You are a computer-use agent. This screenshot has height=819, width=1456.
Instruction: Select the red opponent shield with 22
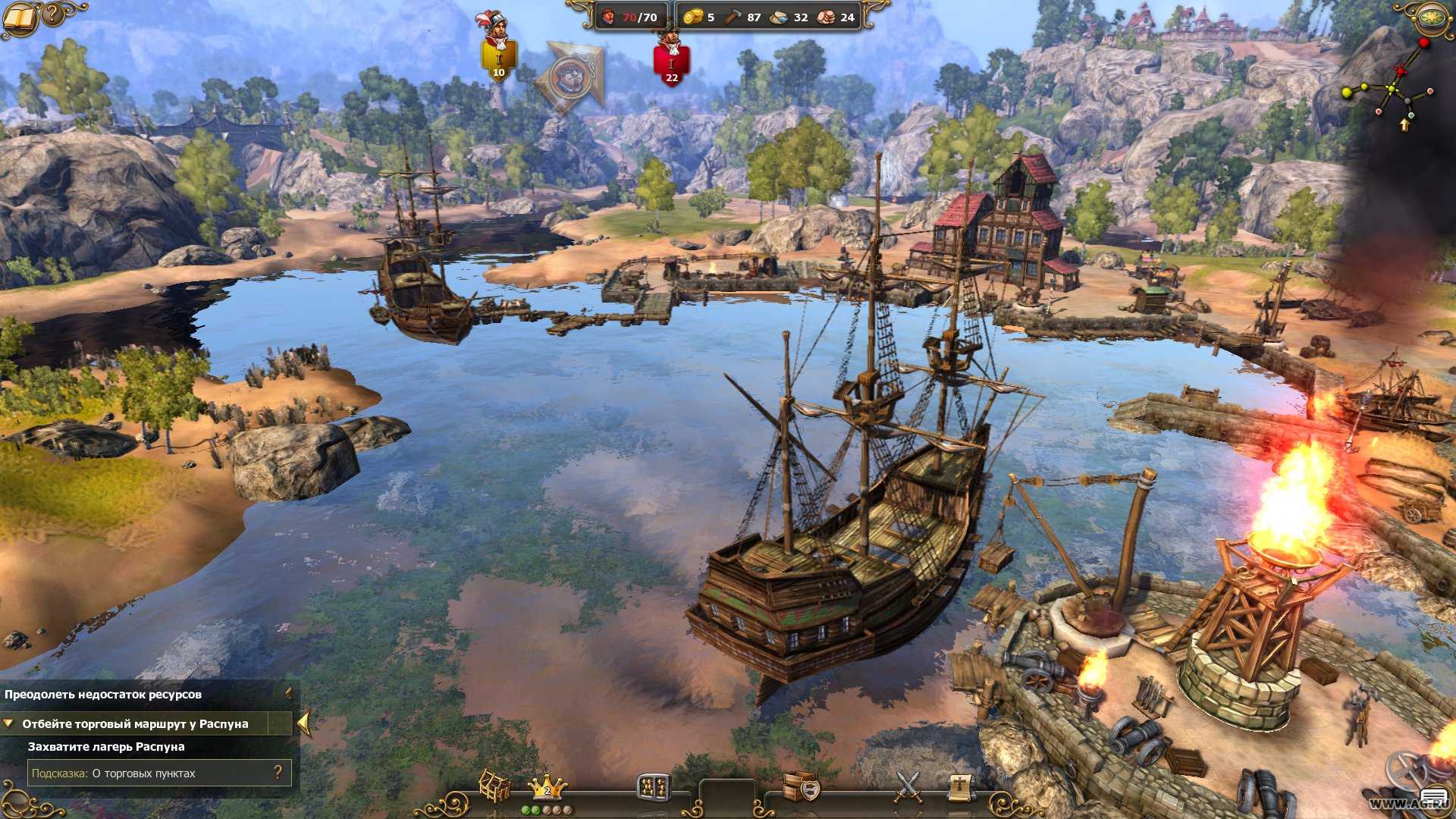click(x=671, y=62)
